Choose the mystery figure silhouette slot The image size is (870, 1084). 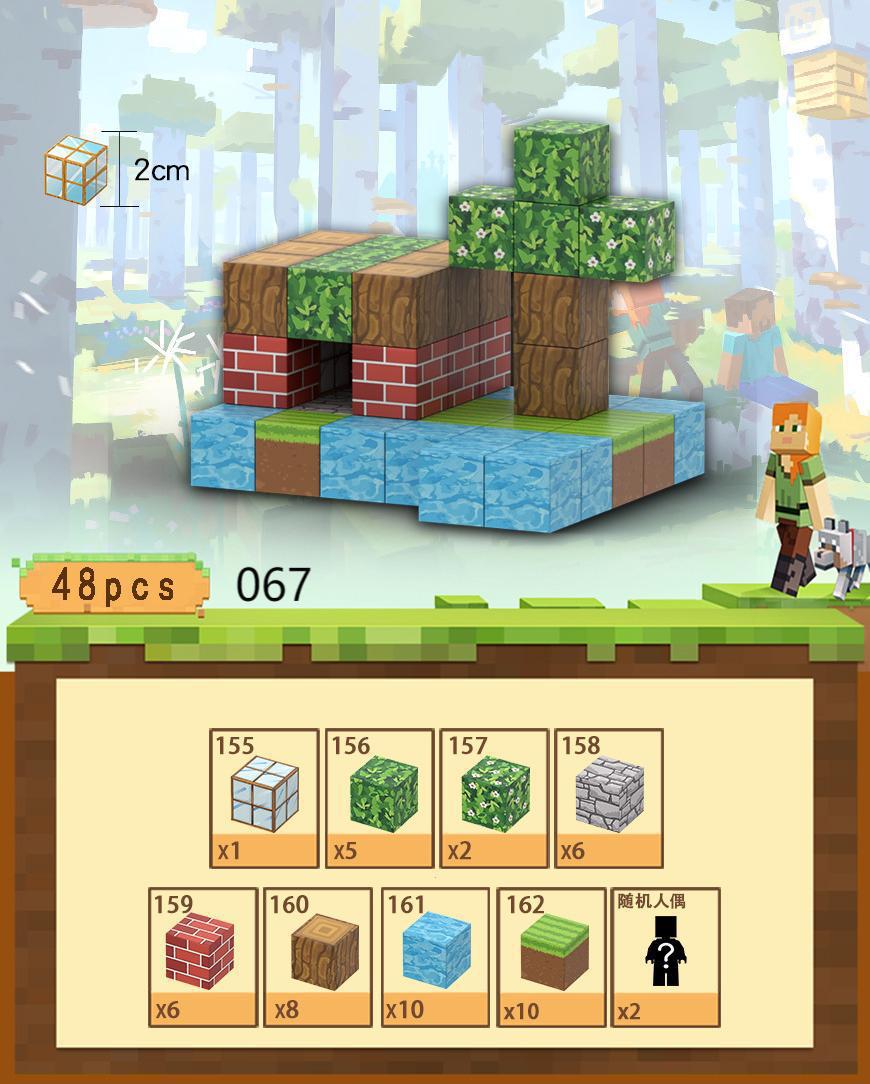coord(665,956)
